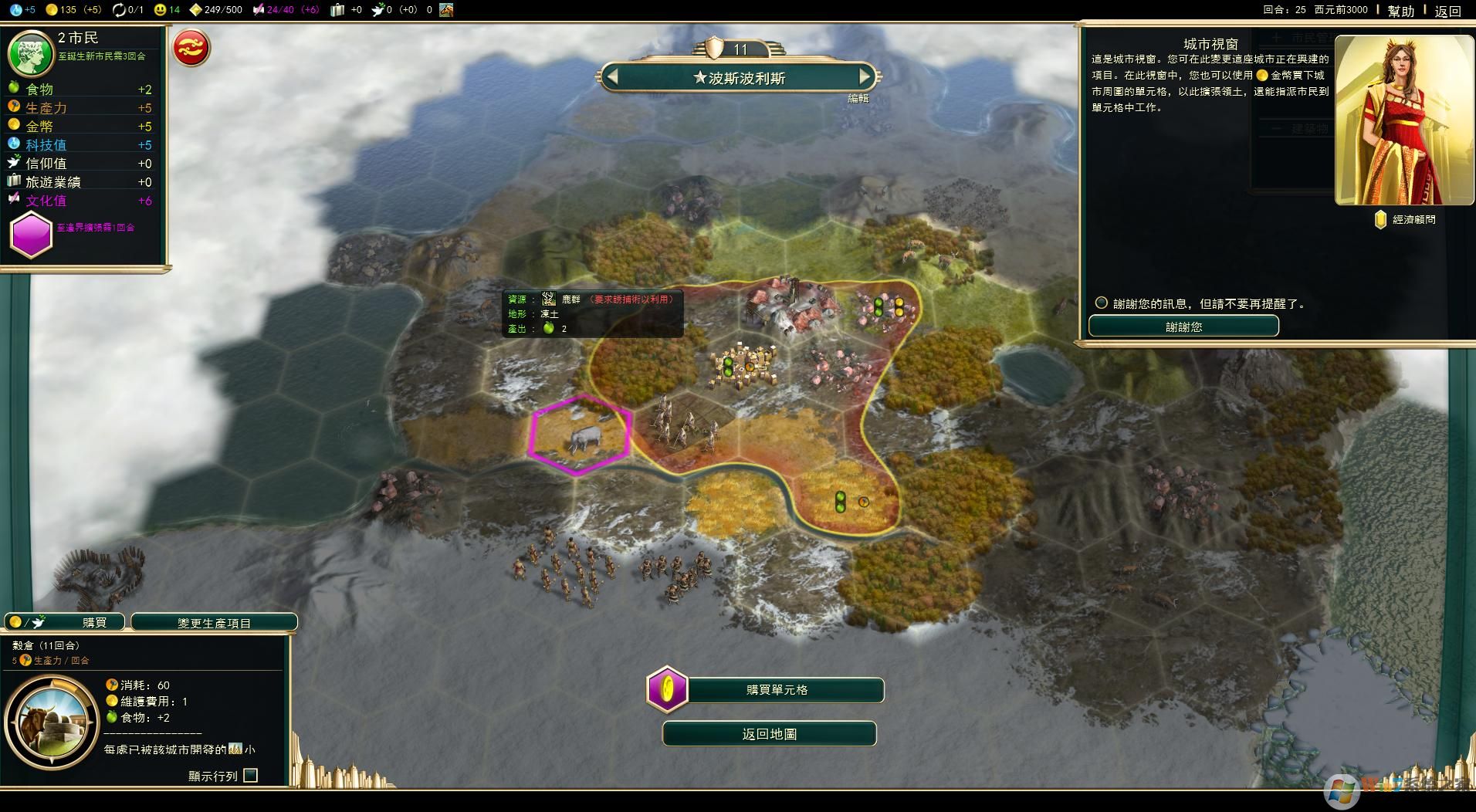
Task: Toggle purchase currency between gold and faith
Action: (25, 621)
